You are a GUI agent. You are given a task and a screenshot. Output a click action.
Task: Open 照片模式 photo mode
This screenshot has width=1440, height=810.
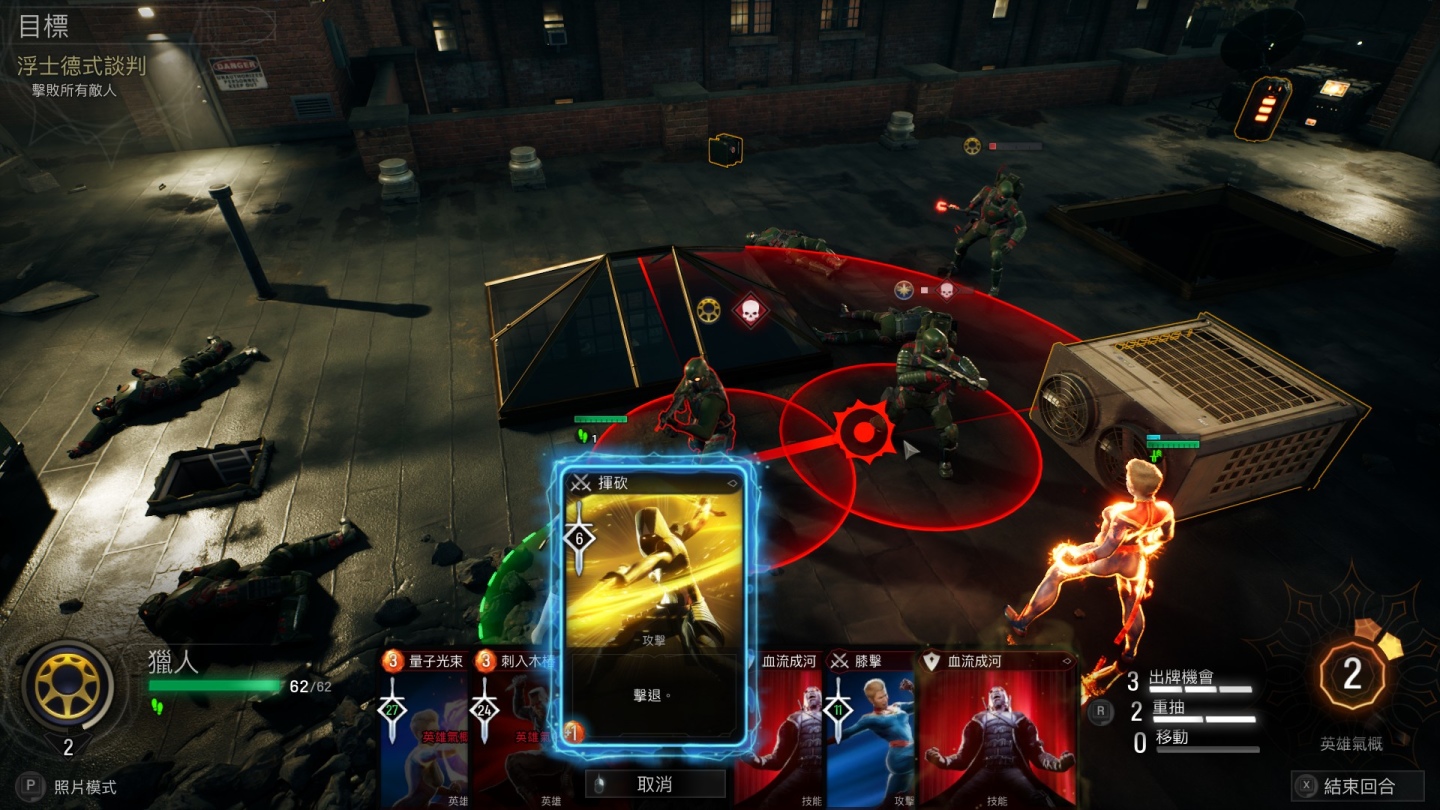(70, 787)
